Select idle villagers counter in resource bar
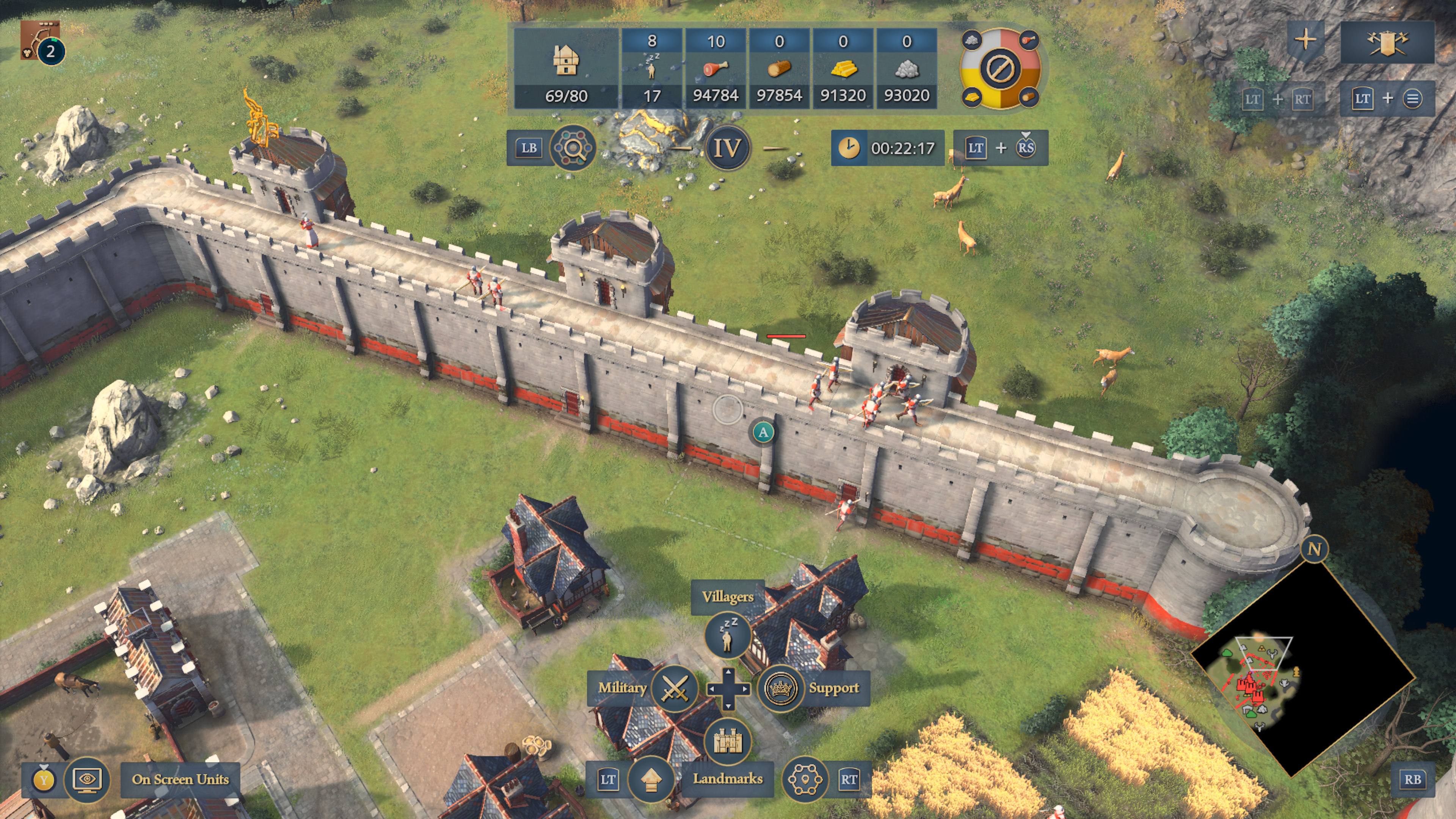This screenshot has height=819, width=1456. [x=652, y=68]
